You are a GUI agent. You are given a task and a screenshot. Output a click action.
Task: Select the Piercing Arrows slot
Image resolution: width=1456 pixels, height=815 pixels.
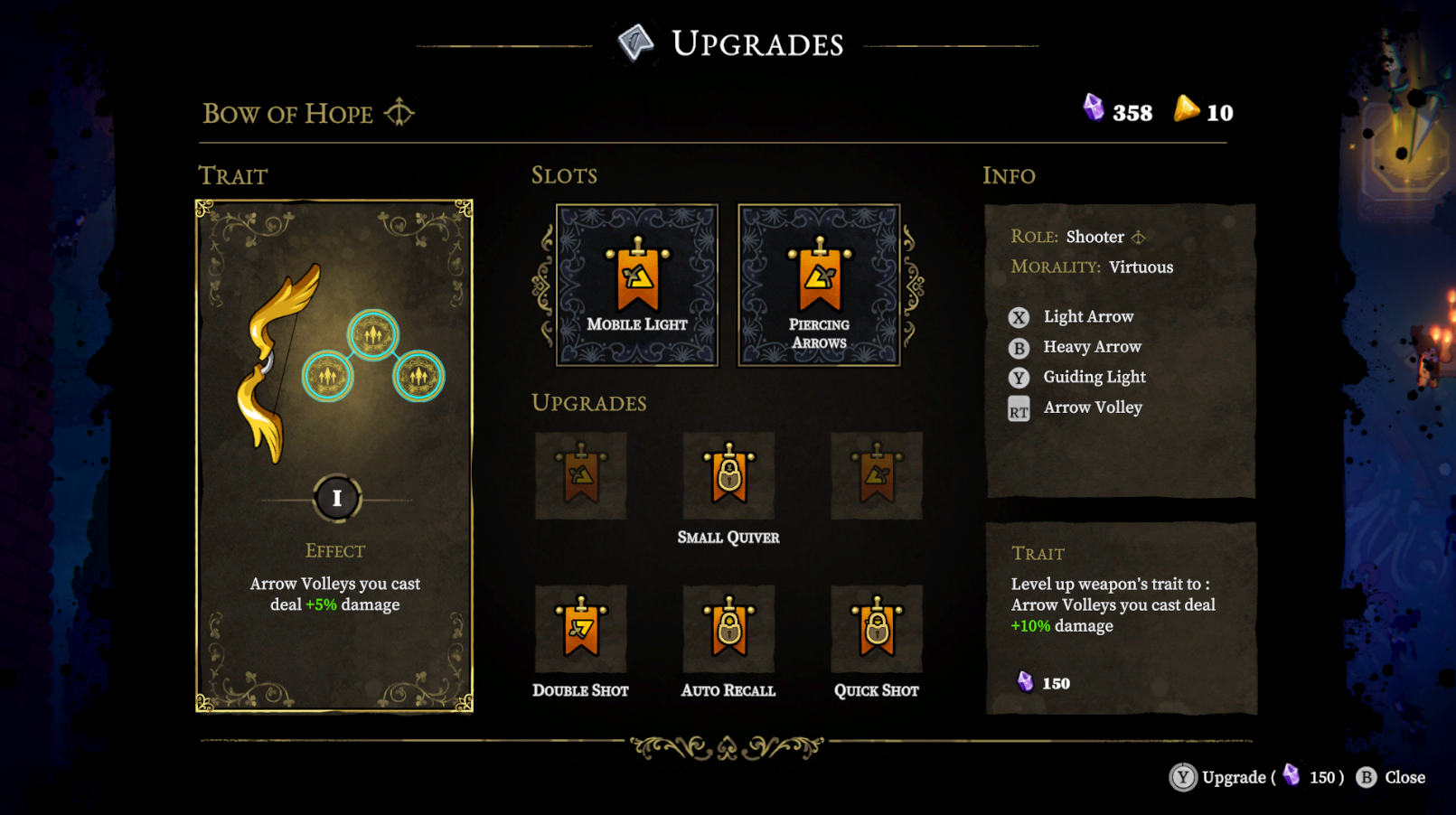coord(819,285)
